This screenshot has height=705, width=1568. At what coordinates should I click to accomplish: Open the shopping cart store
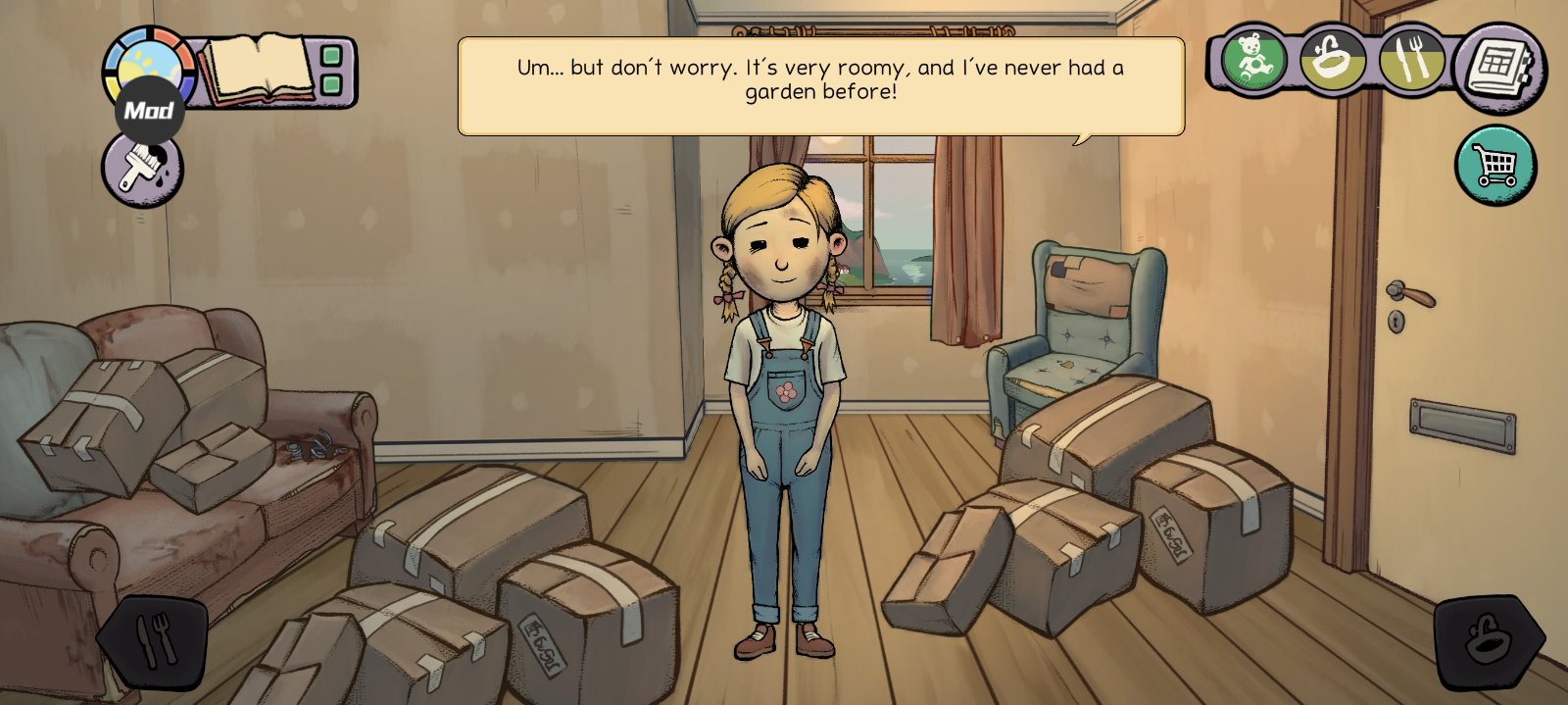[x=1495, y=165]
